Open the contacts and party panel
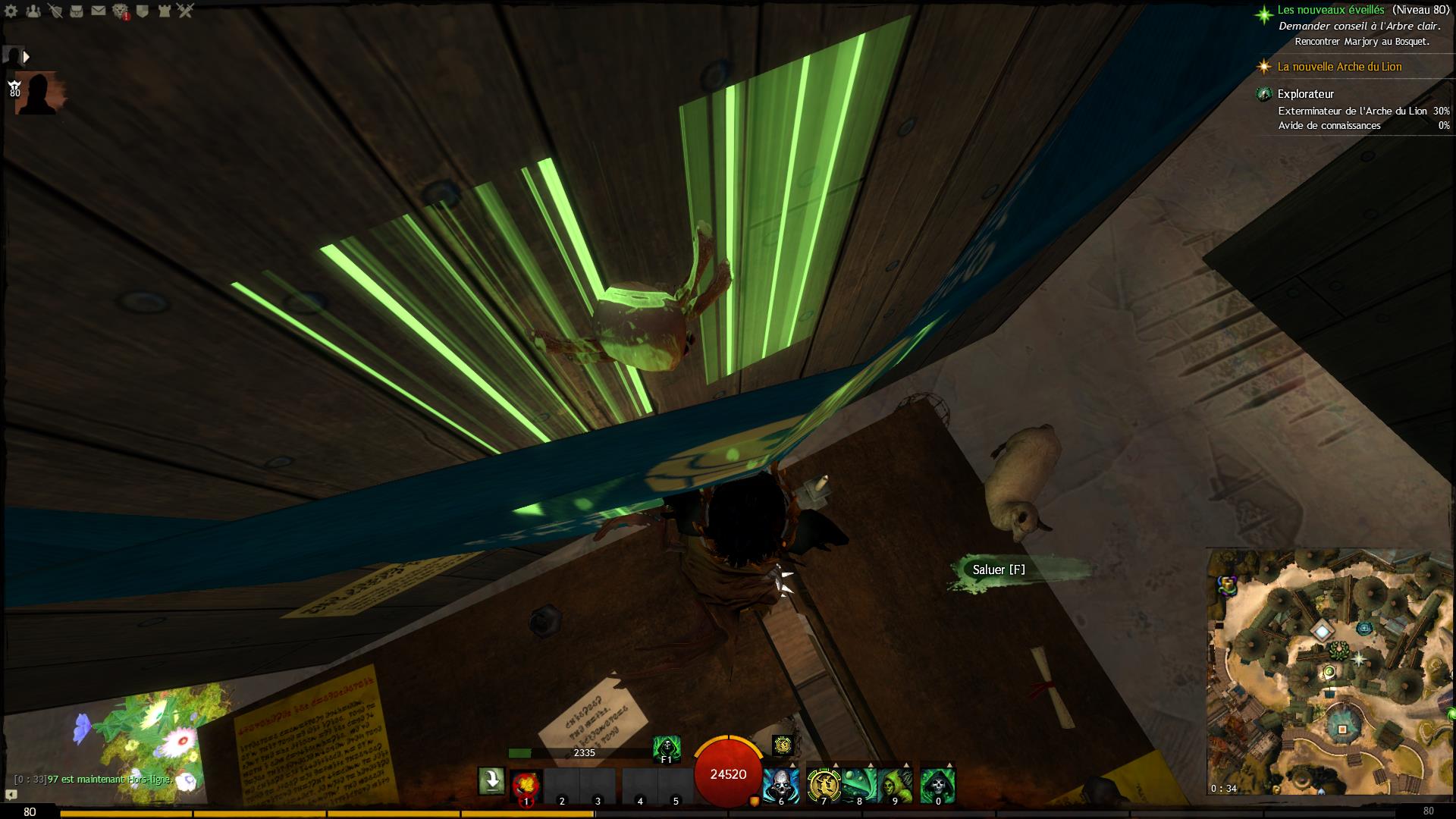The image size is (1456, 819). (x=33, y=11)
